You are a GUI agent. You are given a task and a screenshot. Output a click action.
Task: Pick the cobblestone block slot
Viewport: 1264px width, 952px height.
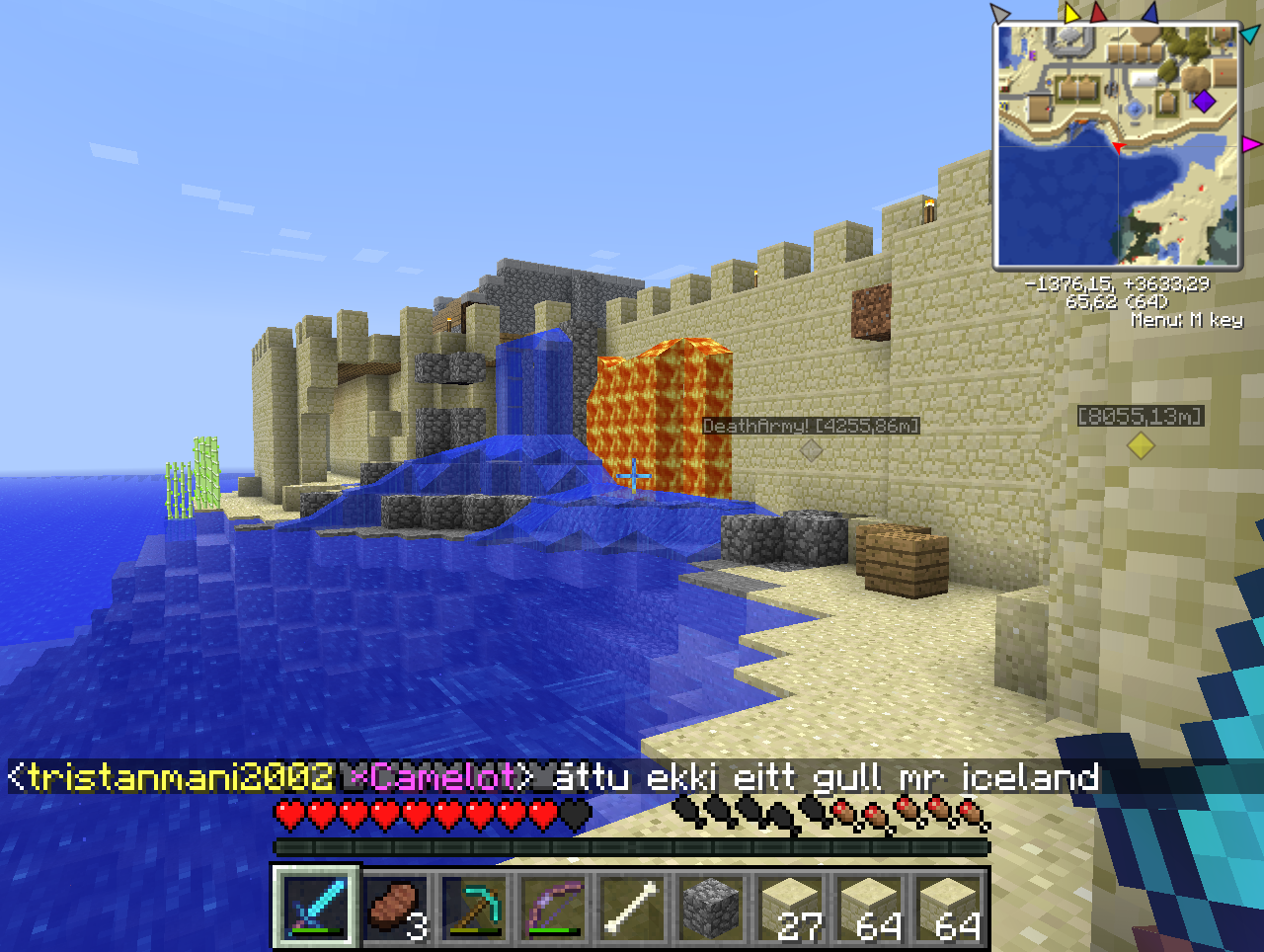click(711, 907)
